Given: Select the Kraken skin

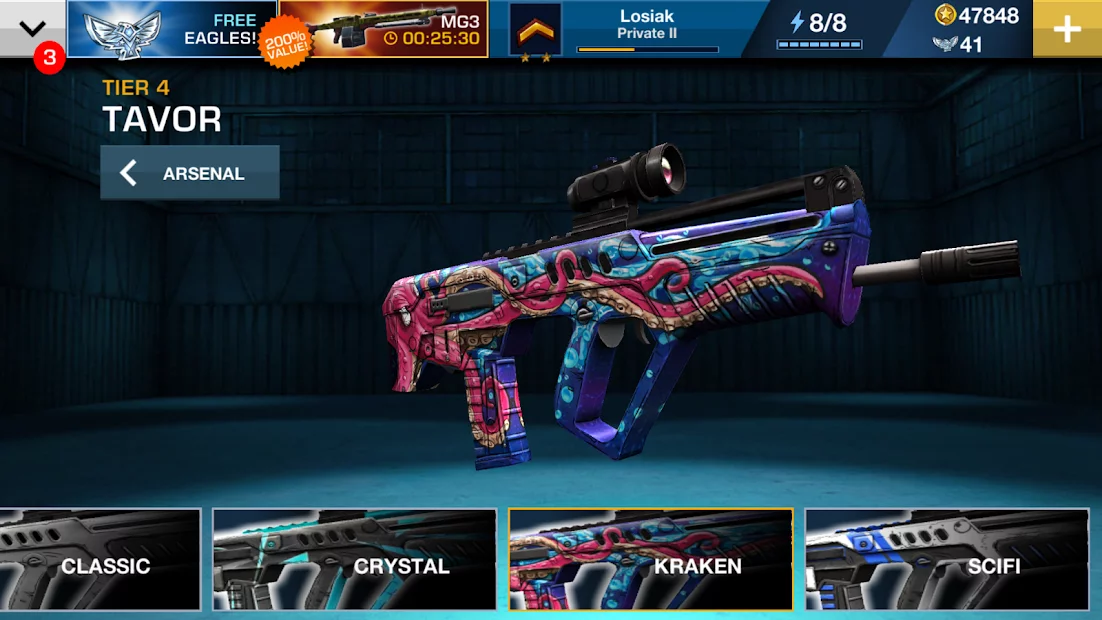Looking at the screenshot, I should 650,560.
